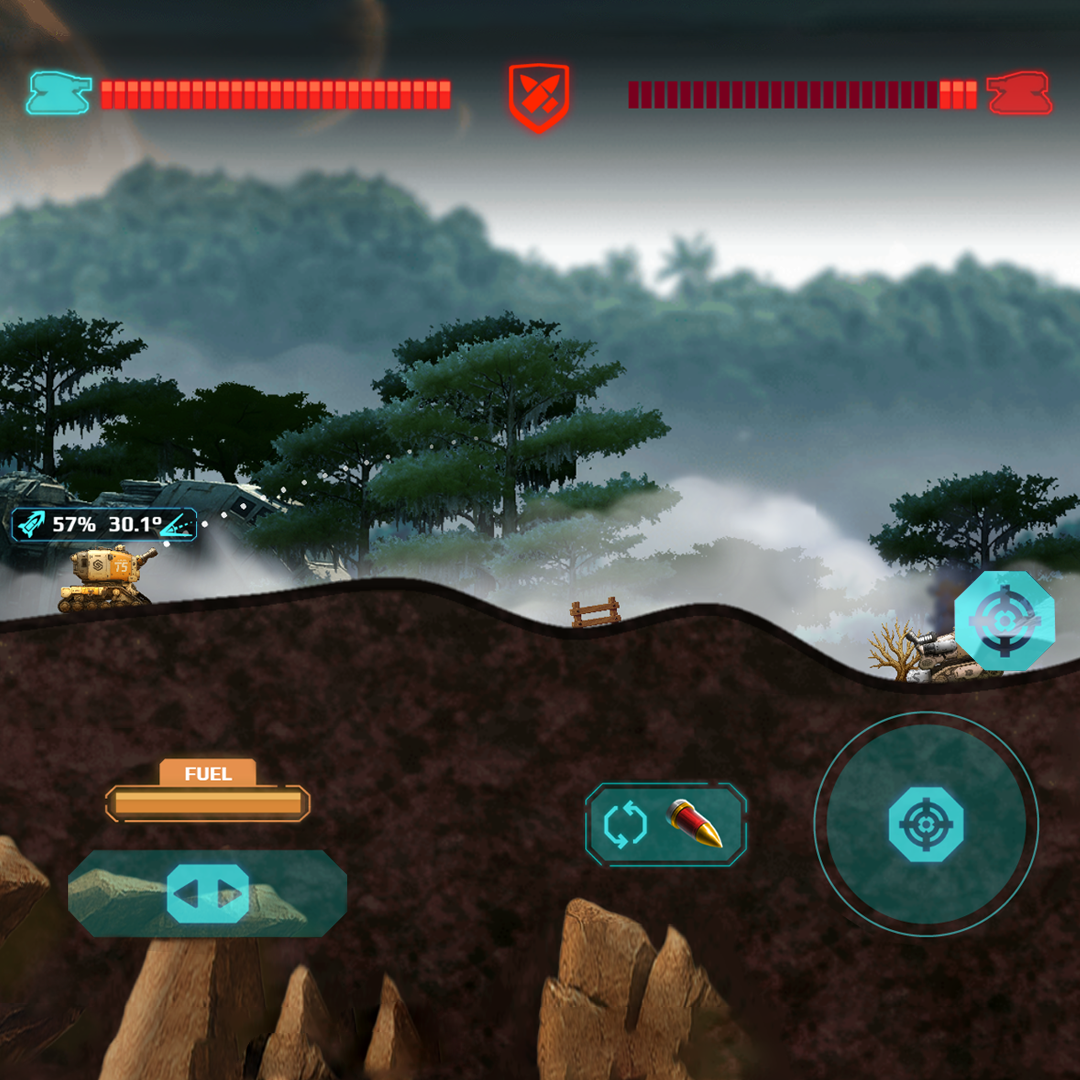Tap the fire crosshair in the large circle
The height and width of the screenshot is (1080, 1080).
tap(926, 824)
